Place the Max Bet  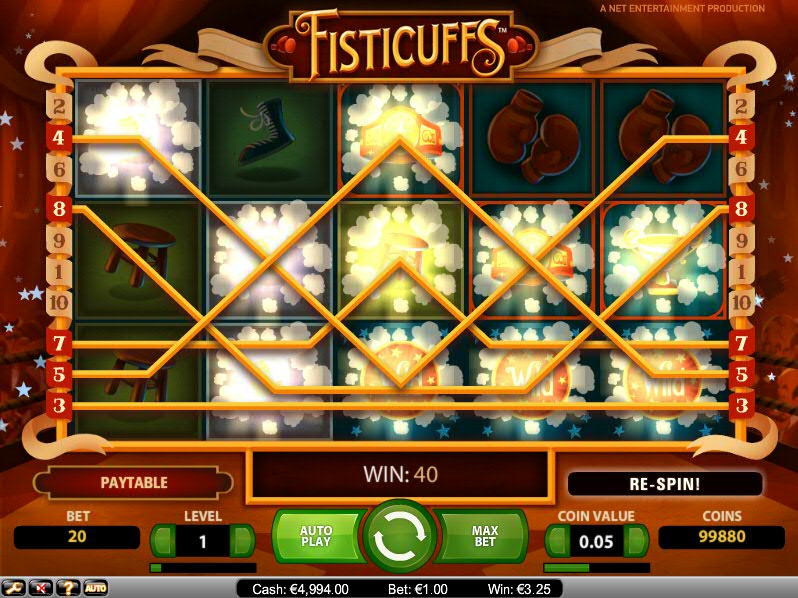(483, 537)
